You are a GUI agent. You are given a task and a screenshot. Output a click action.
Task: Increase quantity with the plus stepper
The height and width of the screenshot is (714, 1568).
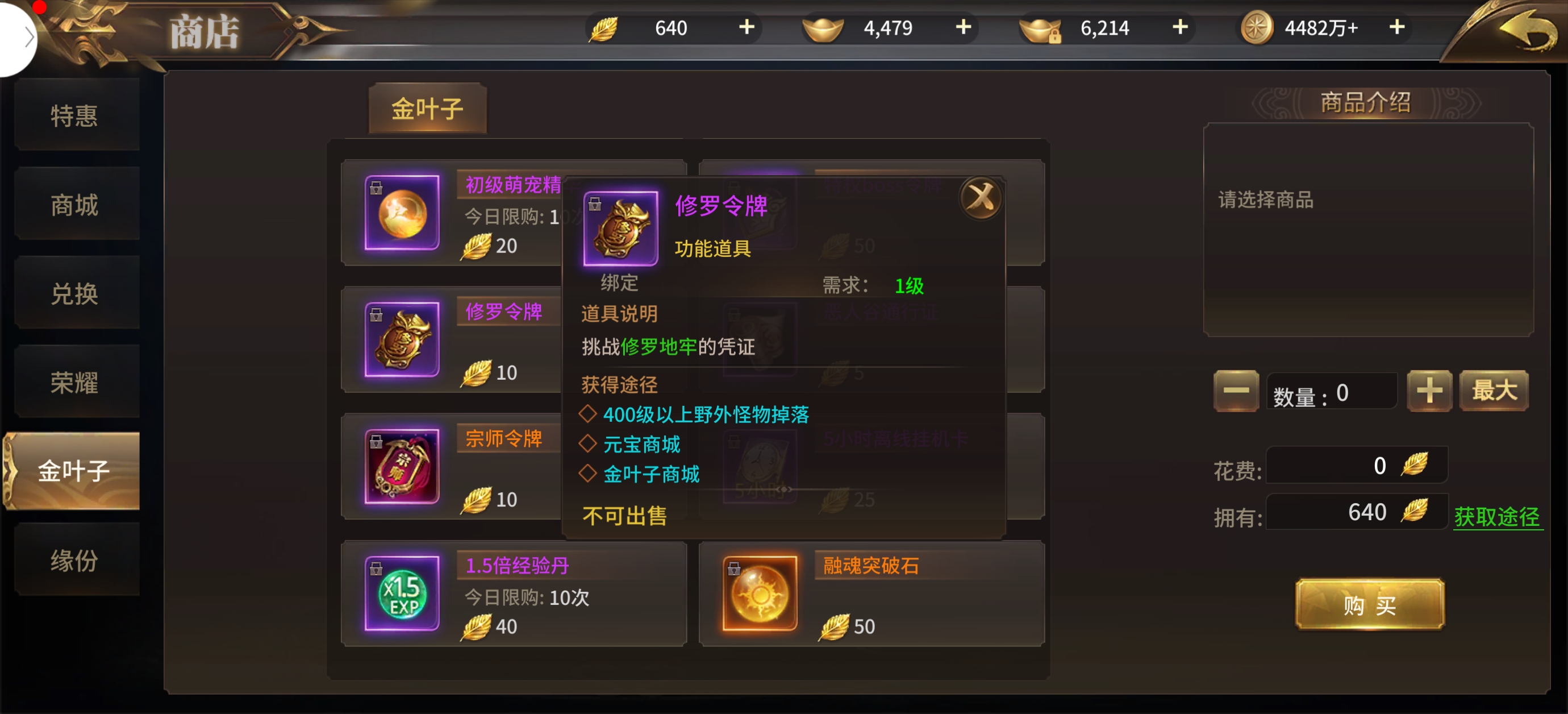click(1428, 391)
